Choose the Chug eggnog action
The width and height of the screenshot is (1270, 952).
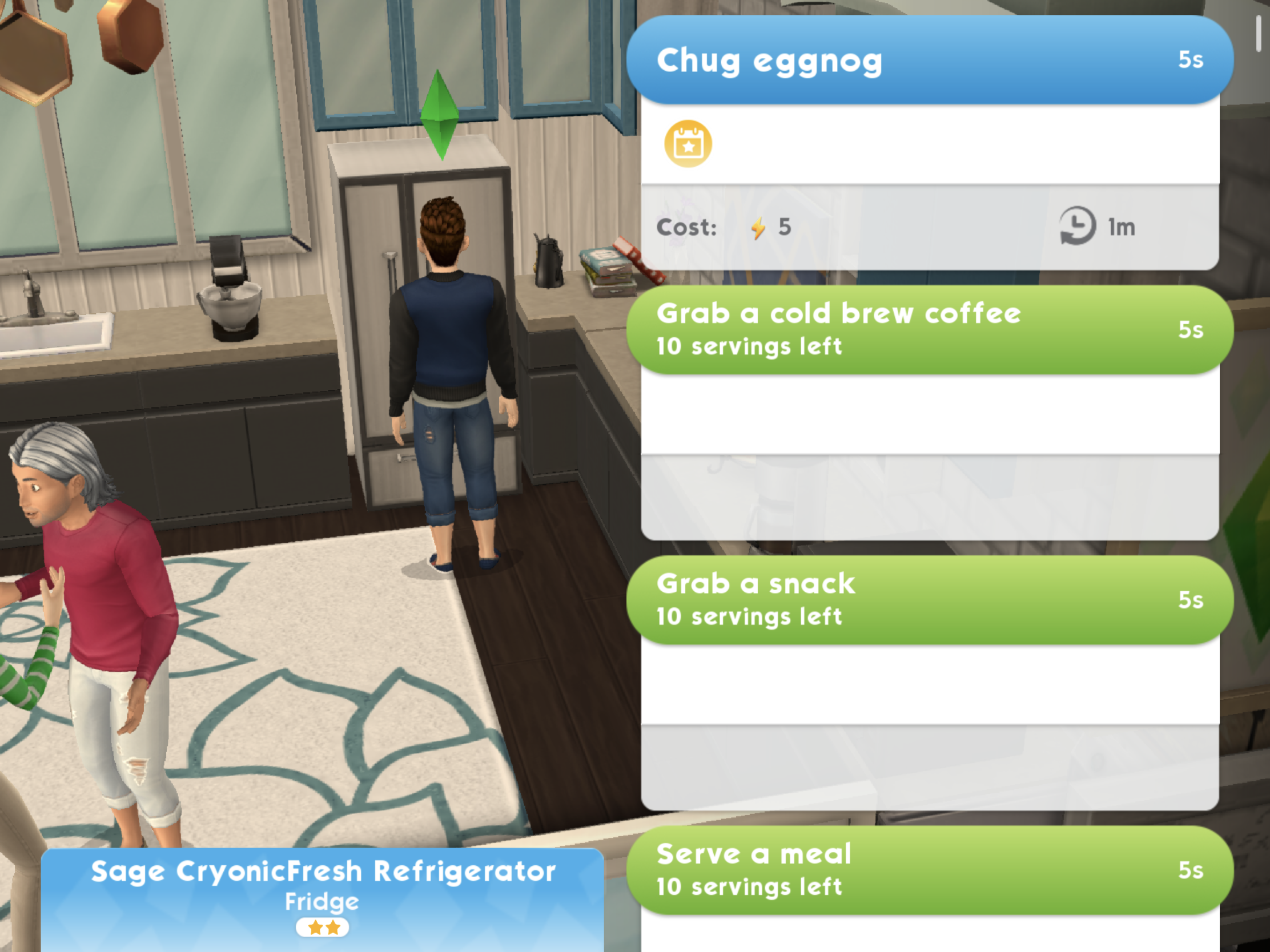coord(929,60)
